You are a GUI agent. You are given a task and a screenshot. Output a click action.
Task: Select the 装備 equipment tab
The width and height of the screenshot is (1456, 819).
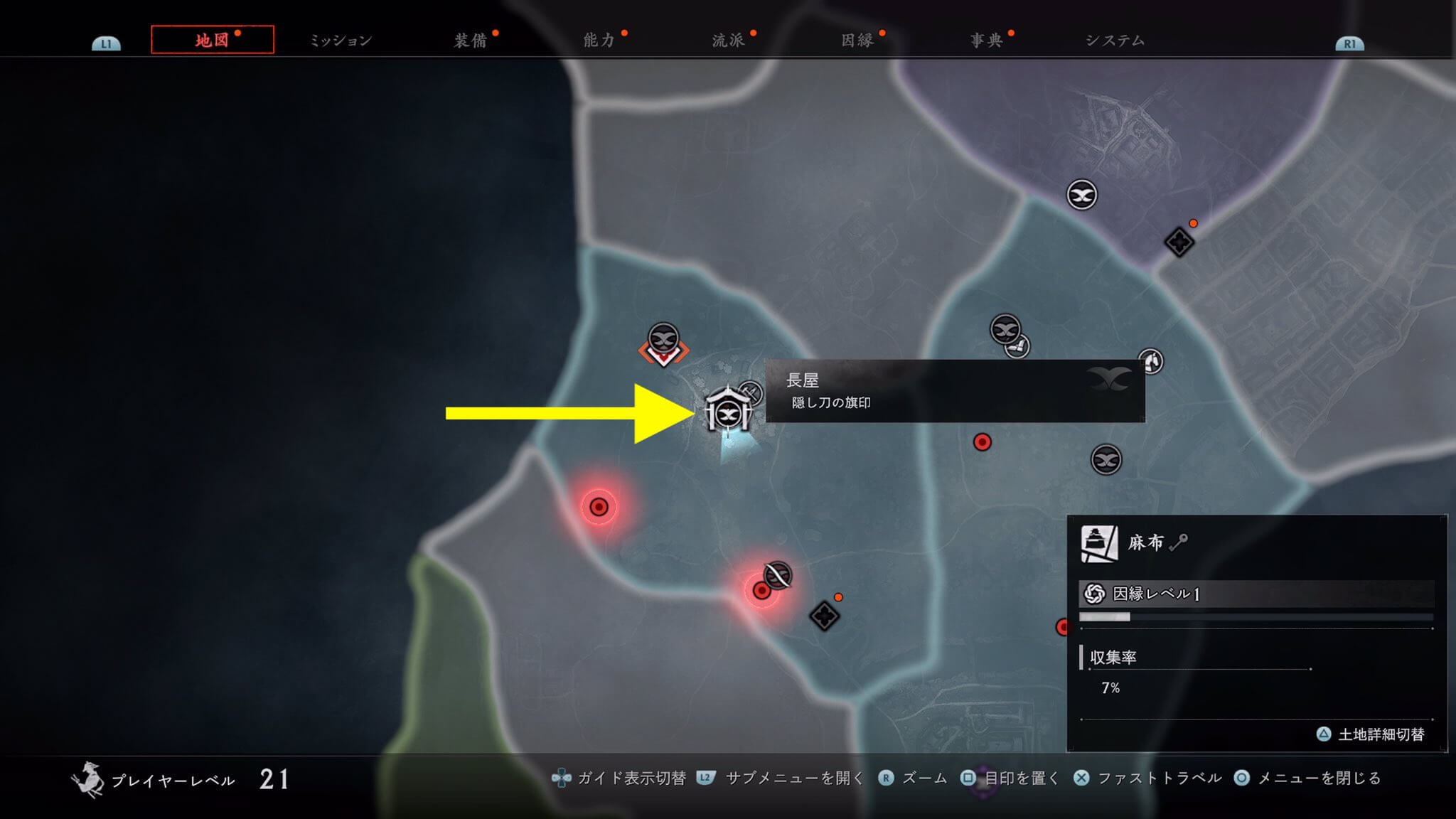(x=471, y=41)
